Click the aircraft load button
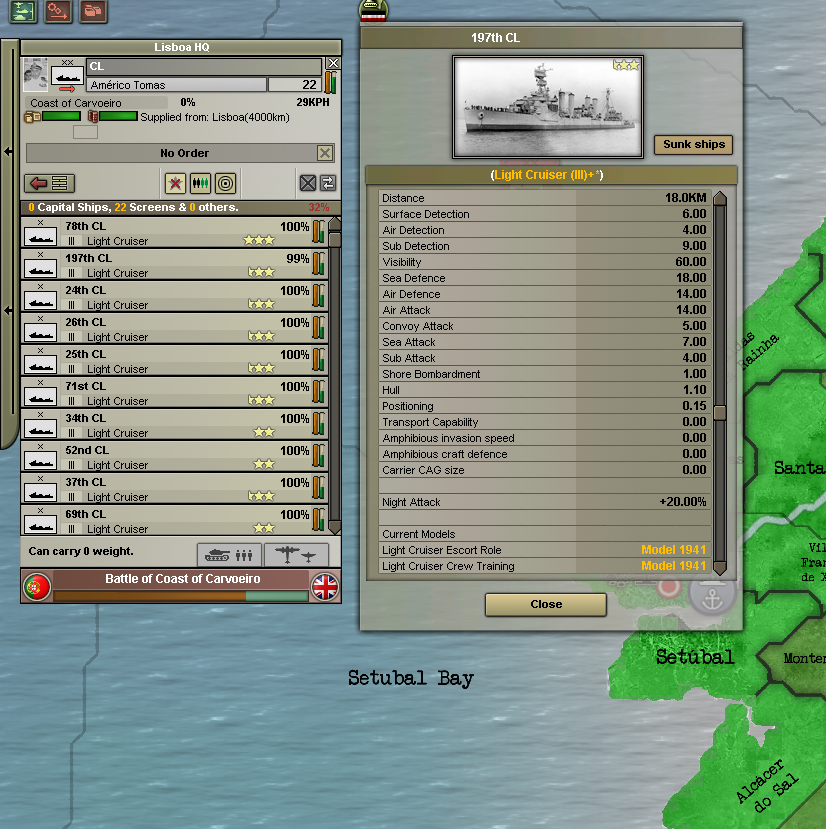 click(x=296, y=554)
